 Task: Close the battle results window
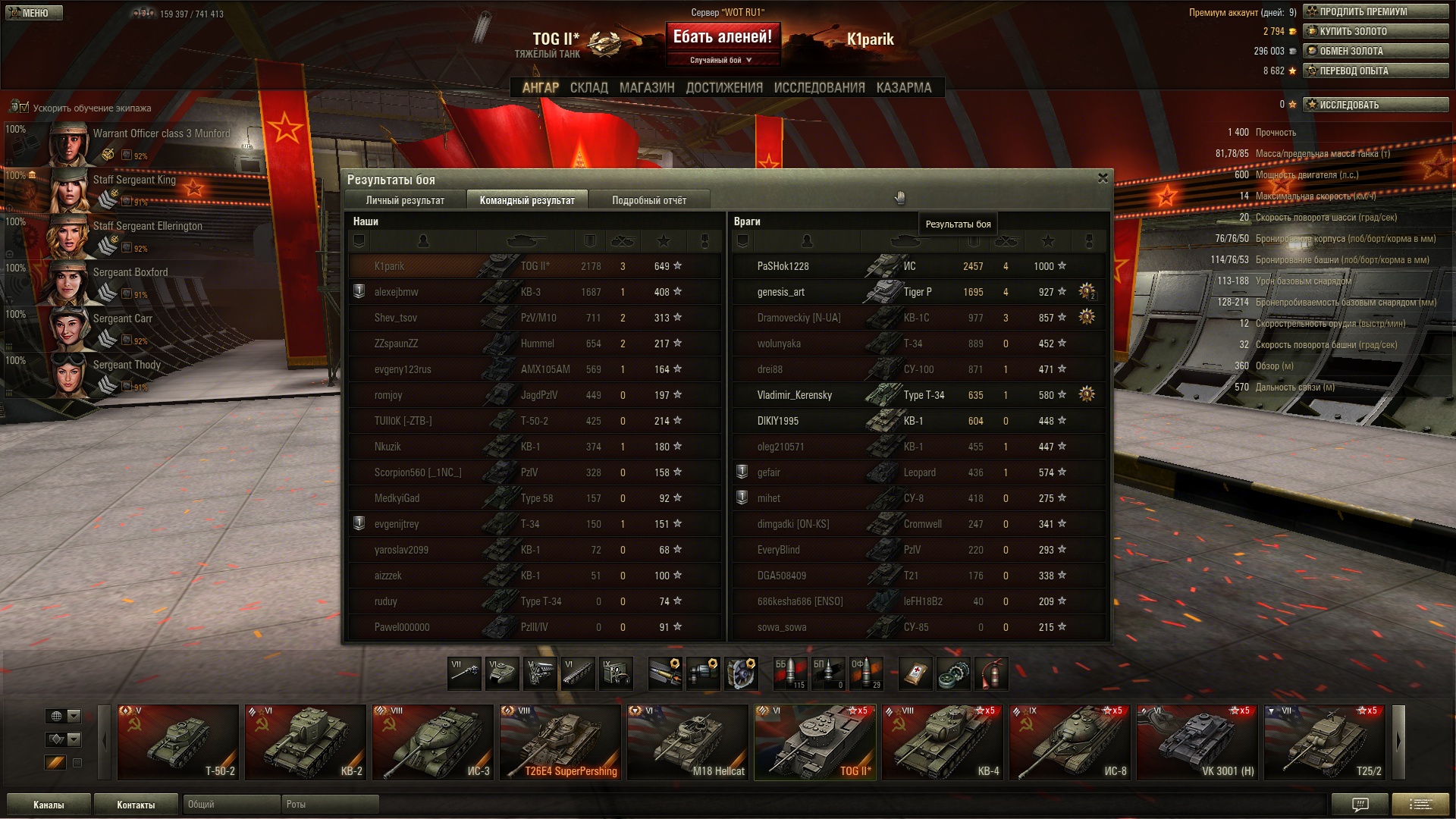click(x=1103, y=178)
